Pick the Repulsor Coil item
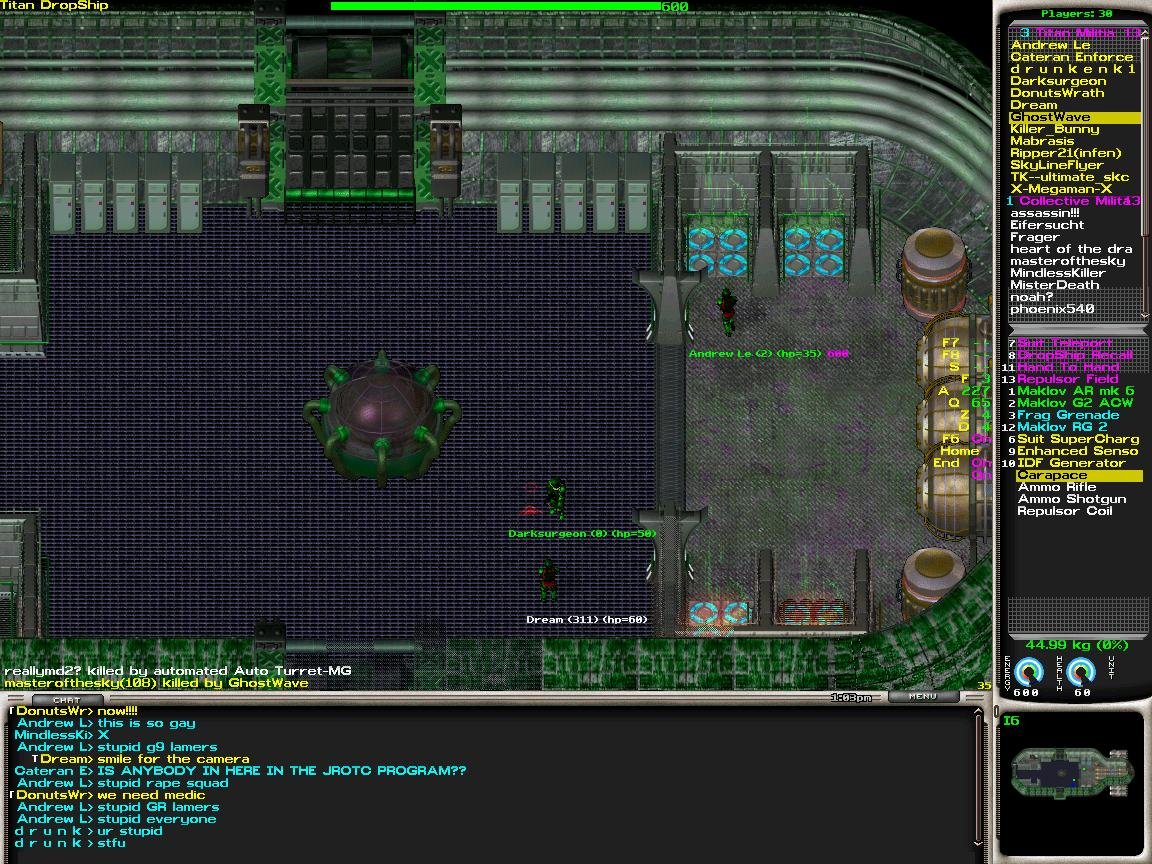Screen dimensions: 1152x864 point(1063,511)
